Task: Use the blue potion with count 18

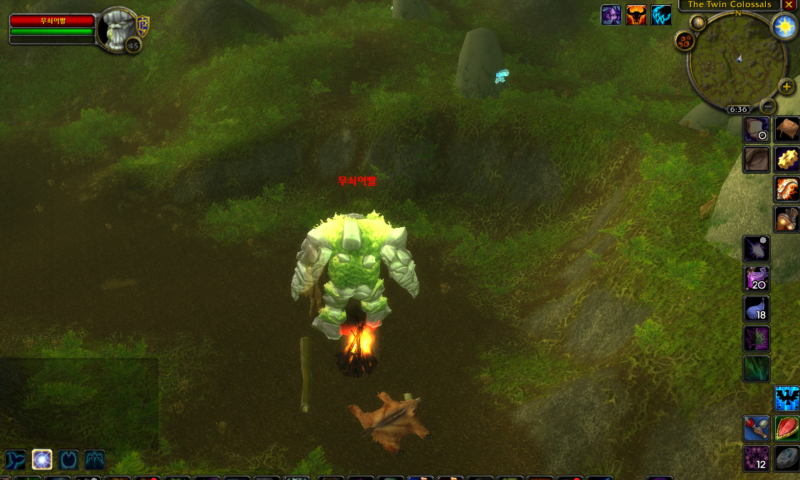Action: coord(756,309)
